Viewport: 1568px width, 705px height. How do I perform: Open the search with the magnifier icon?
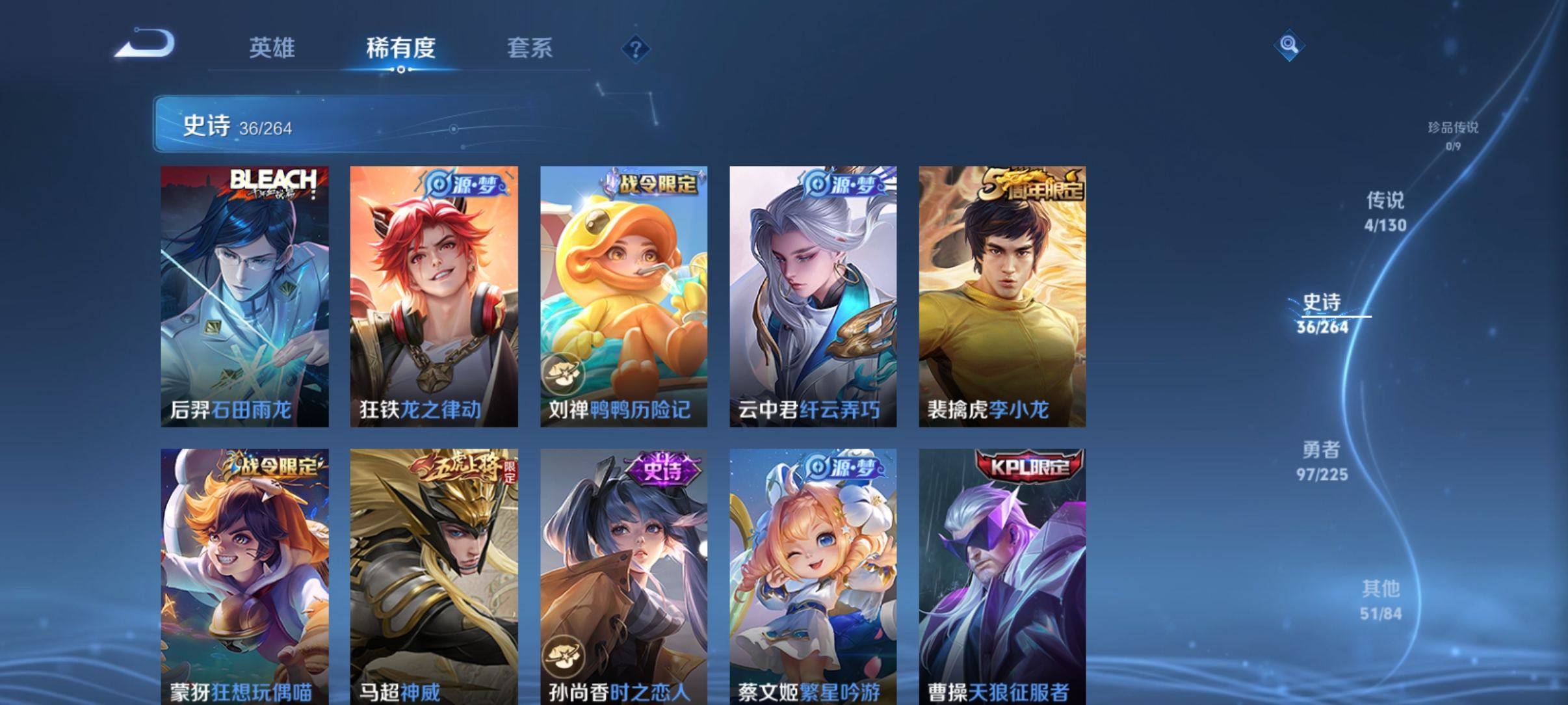click(x=1289, y=43)
